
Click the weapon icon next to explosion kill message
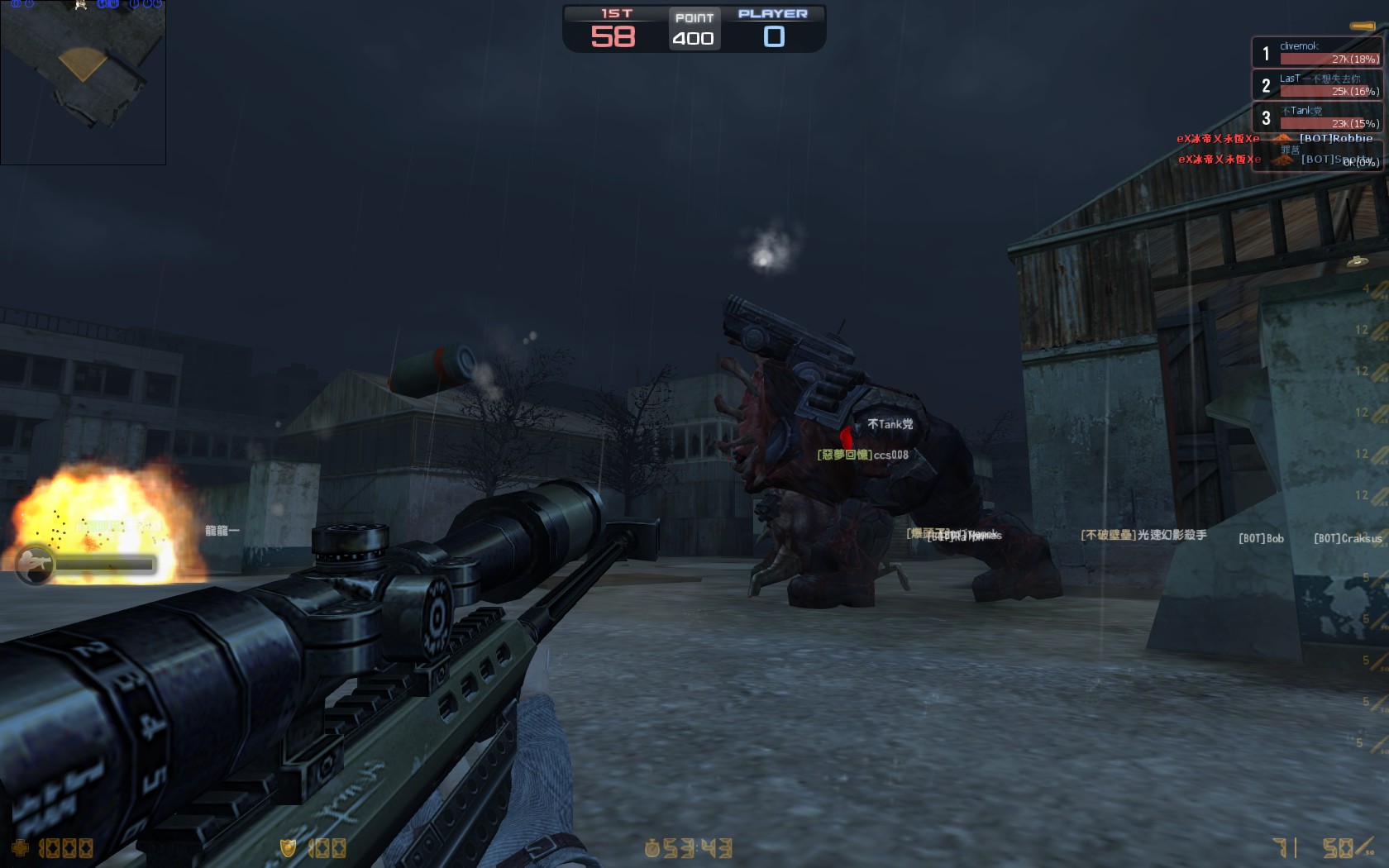[x=35, y=563]
